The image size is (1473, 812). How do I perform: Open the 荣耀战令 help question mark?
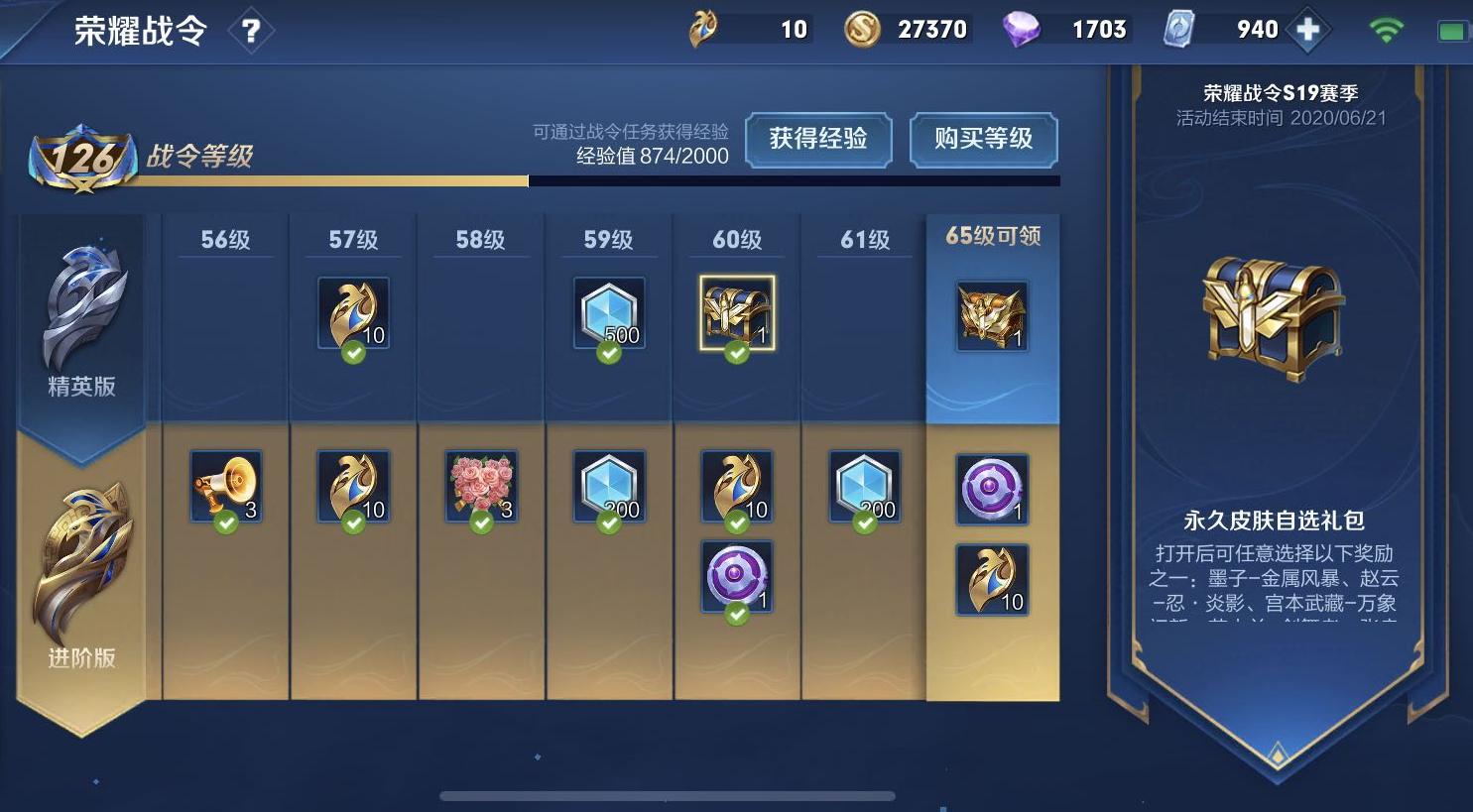click(x=251, y=29)
